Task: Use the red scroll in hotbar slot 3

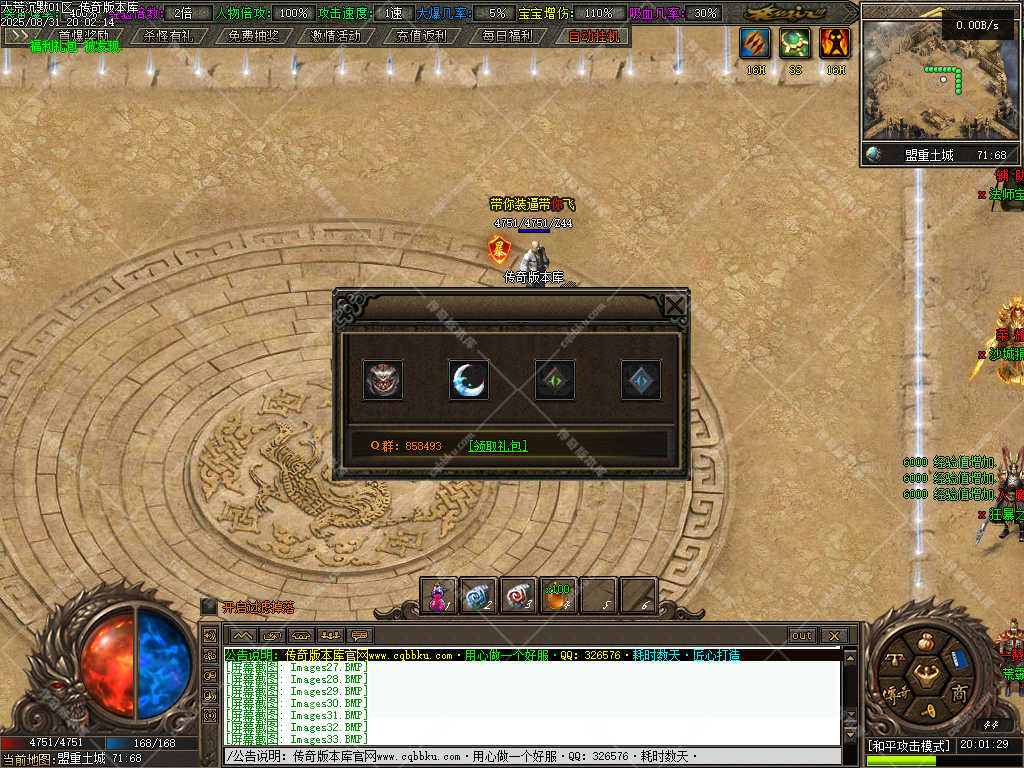Action: click(518, 596)
